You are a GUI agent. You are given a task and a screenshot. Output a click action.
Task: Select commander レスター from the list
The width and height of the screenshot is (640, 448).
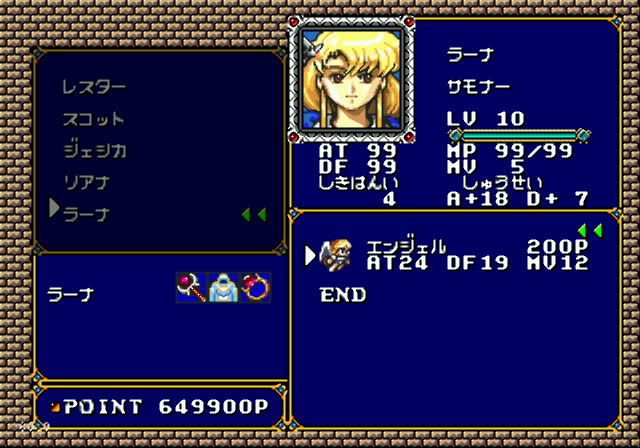click(93, 87)
